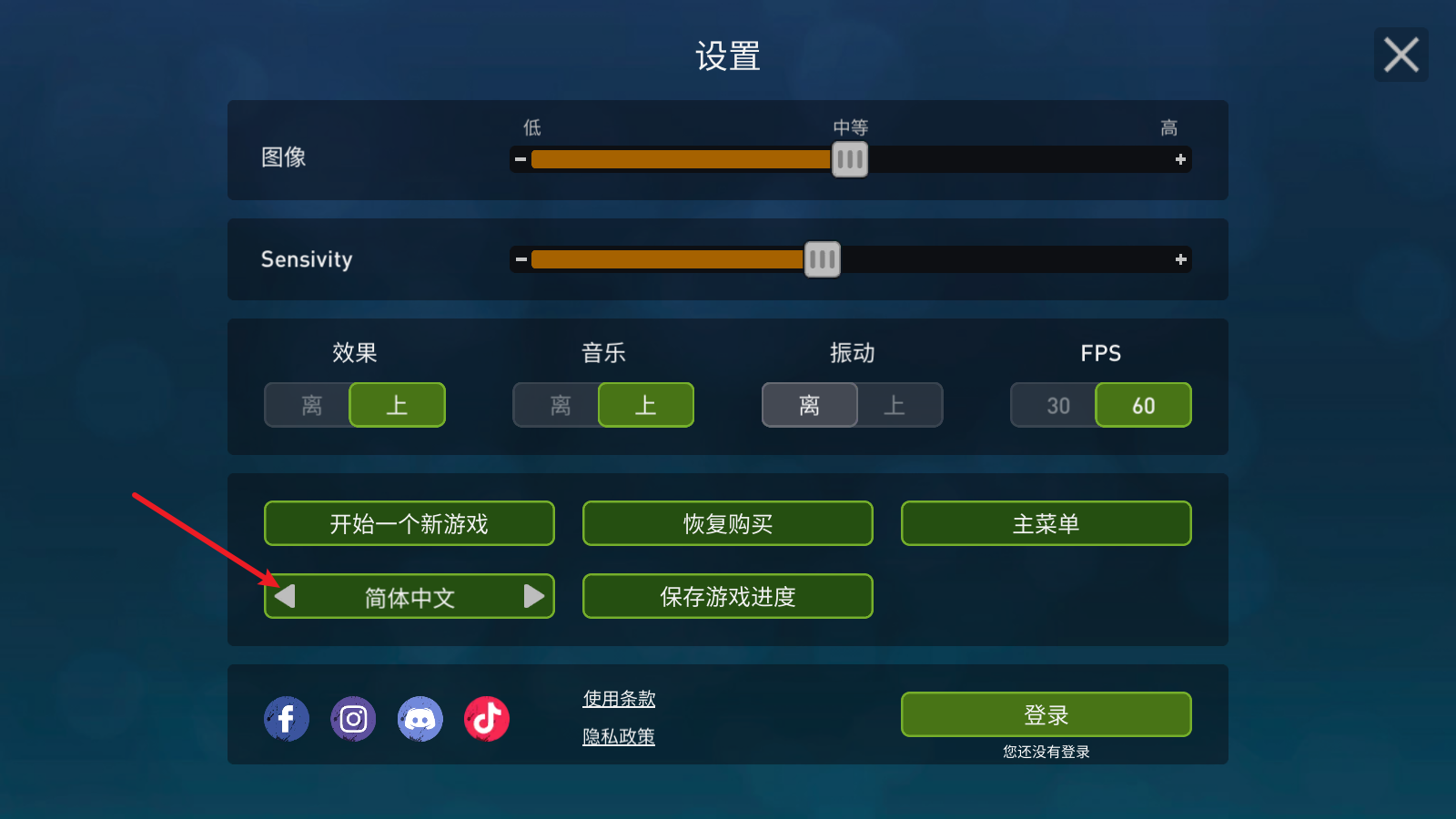Open the game's Instagram page
This screenshot has height=819, width=1456.
(353, 718)
